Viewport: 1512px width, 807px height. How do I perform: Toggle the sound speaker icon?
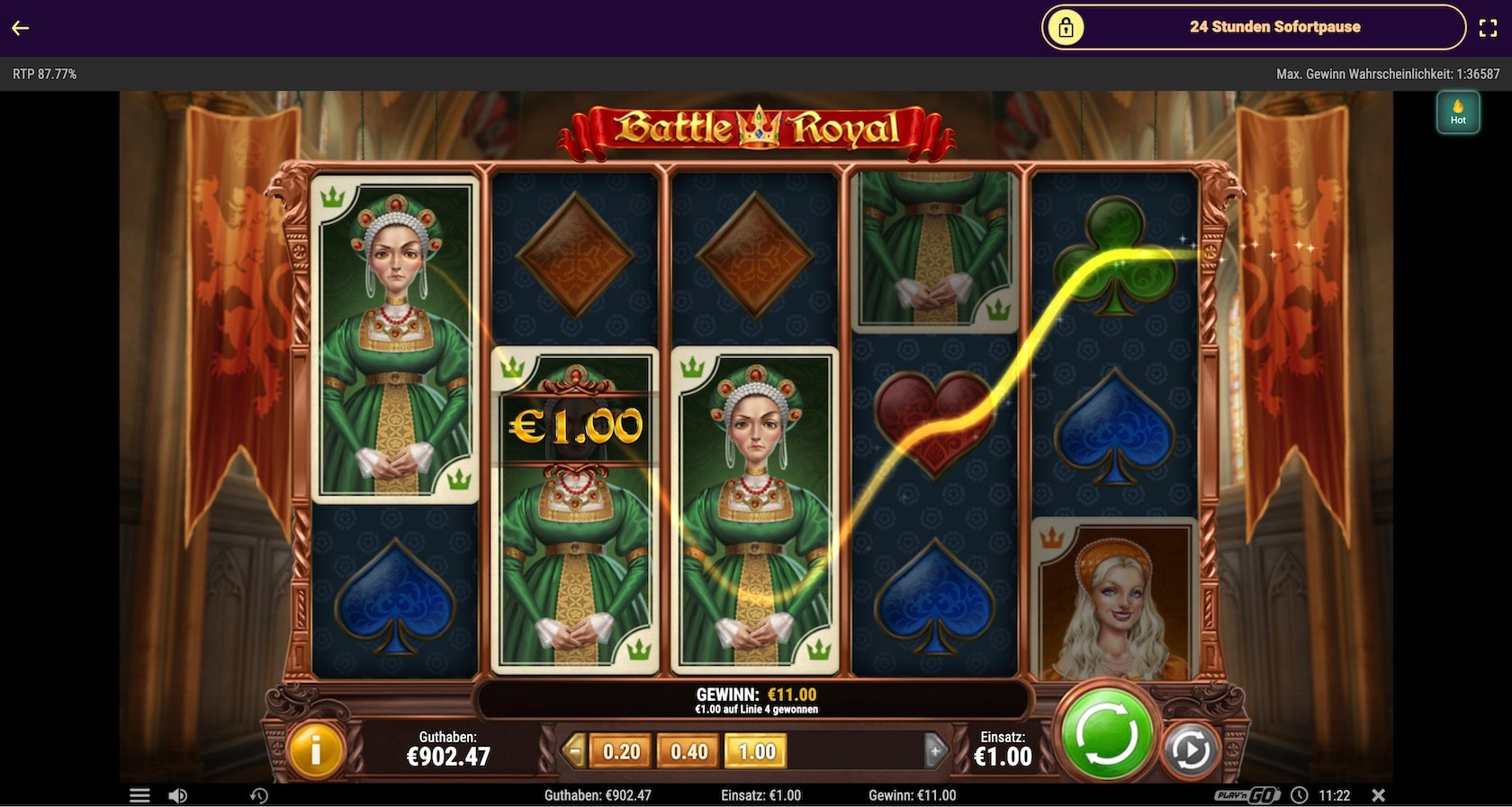pos(178,795)
